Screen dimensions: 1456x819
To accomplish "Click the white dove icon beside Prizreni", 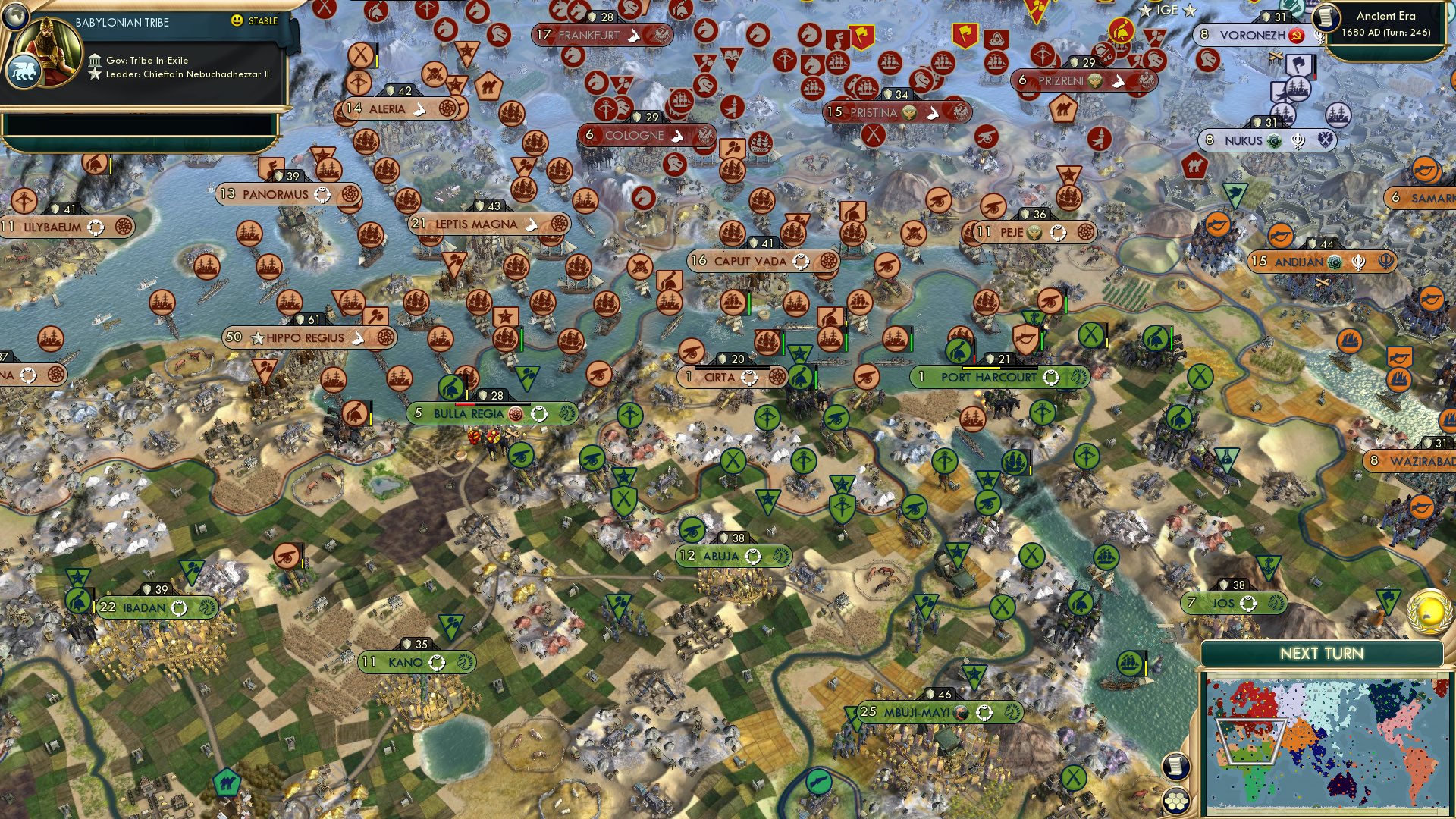I will click(1117, 81).
